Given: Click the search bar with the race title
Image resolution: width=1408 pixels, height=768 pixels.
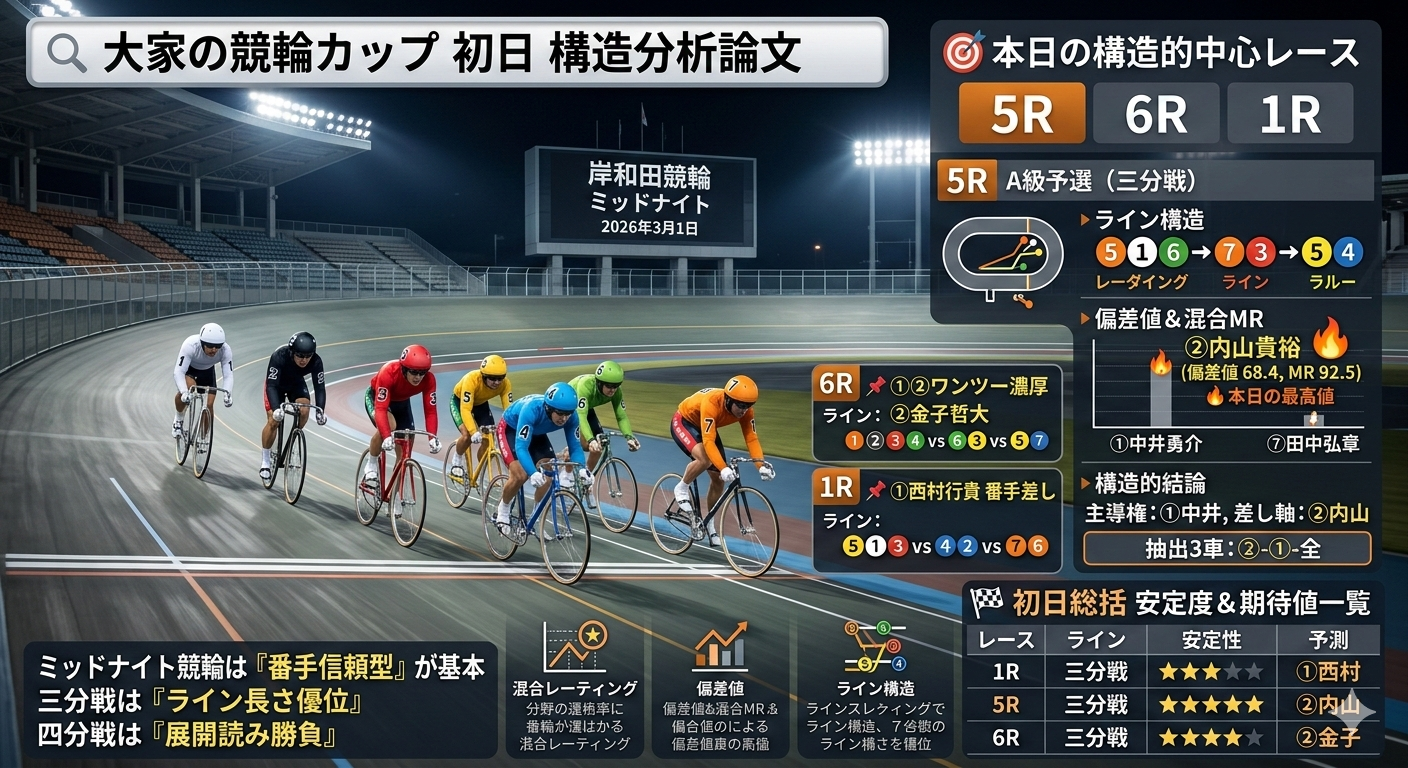Looking at the screenshot, I should point(456,53).
